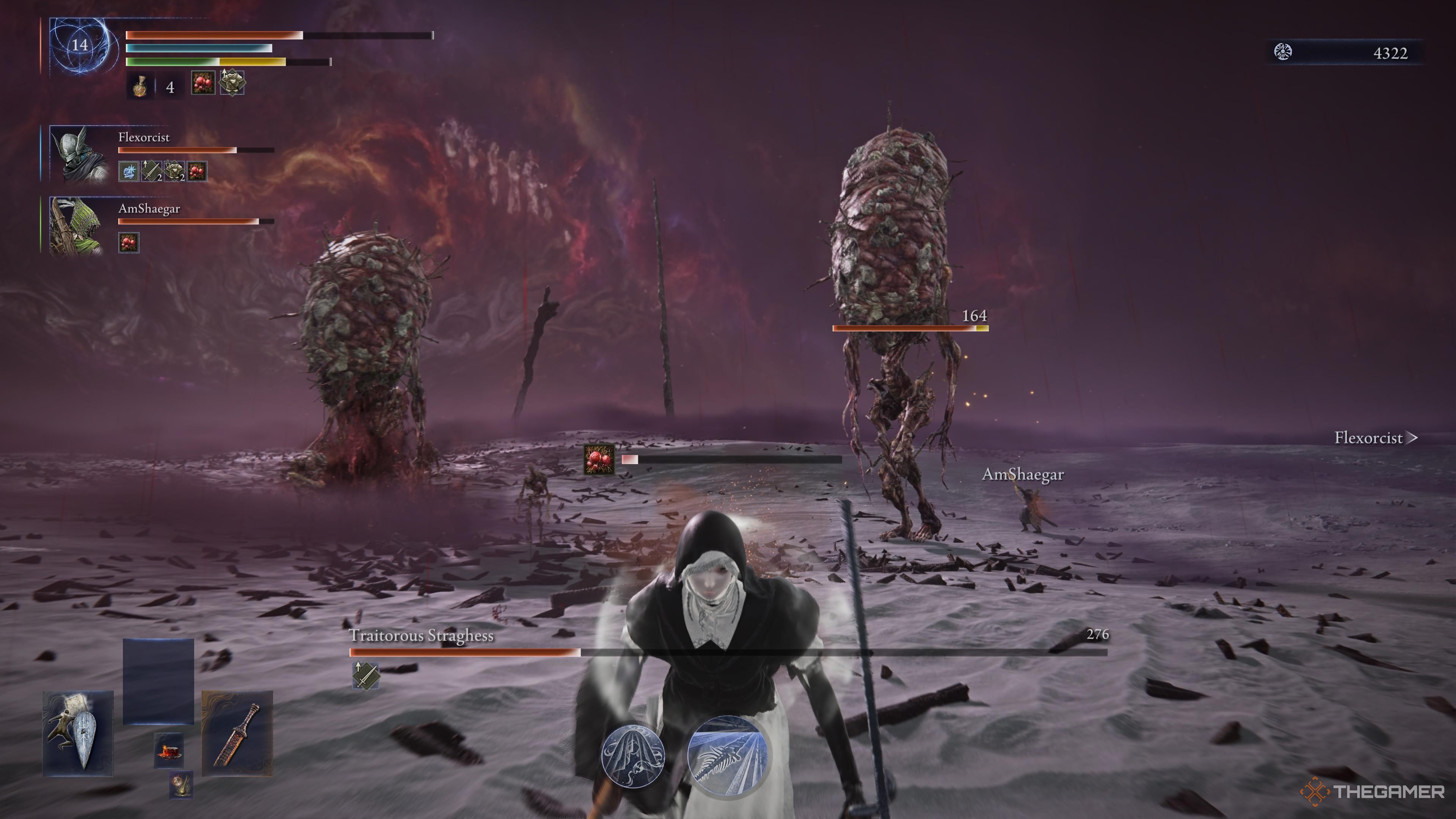Toggle Flexorcist's blue sparkle buff icon
Image resolution: width=1456 pixels, height=819 pixels.
pos(129,171)
